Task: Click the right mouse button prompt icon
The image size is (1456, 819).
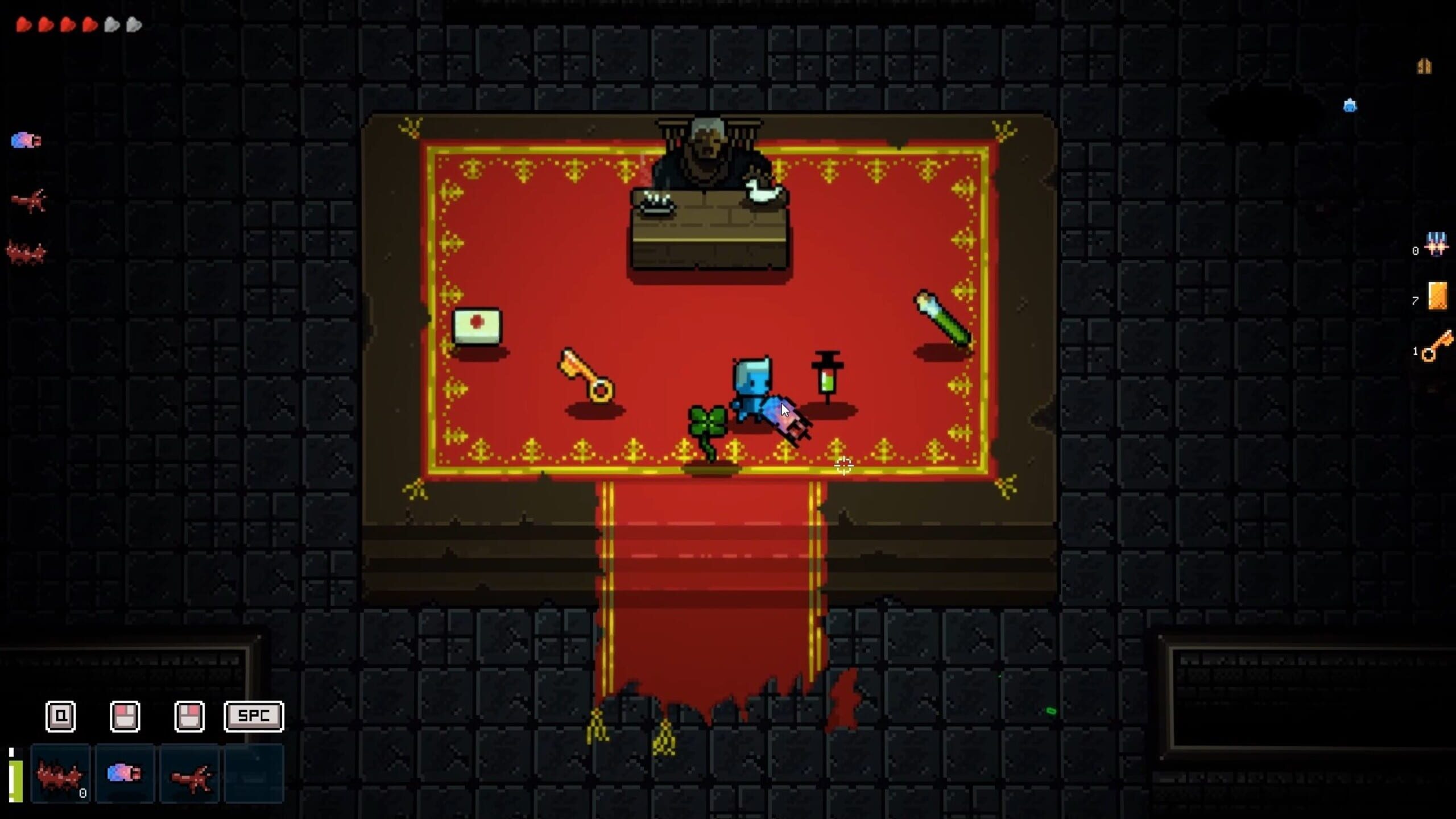Action: [x=190, y=717]
